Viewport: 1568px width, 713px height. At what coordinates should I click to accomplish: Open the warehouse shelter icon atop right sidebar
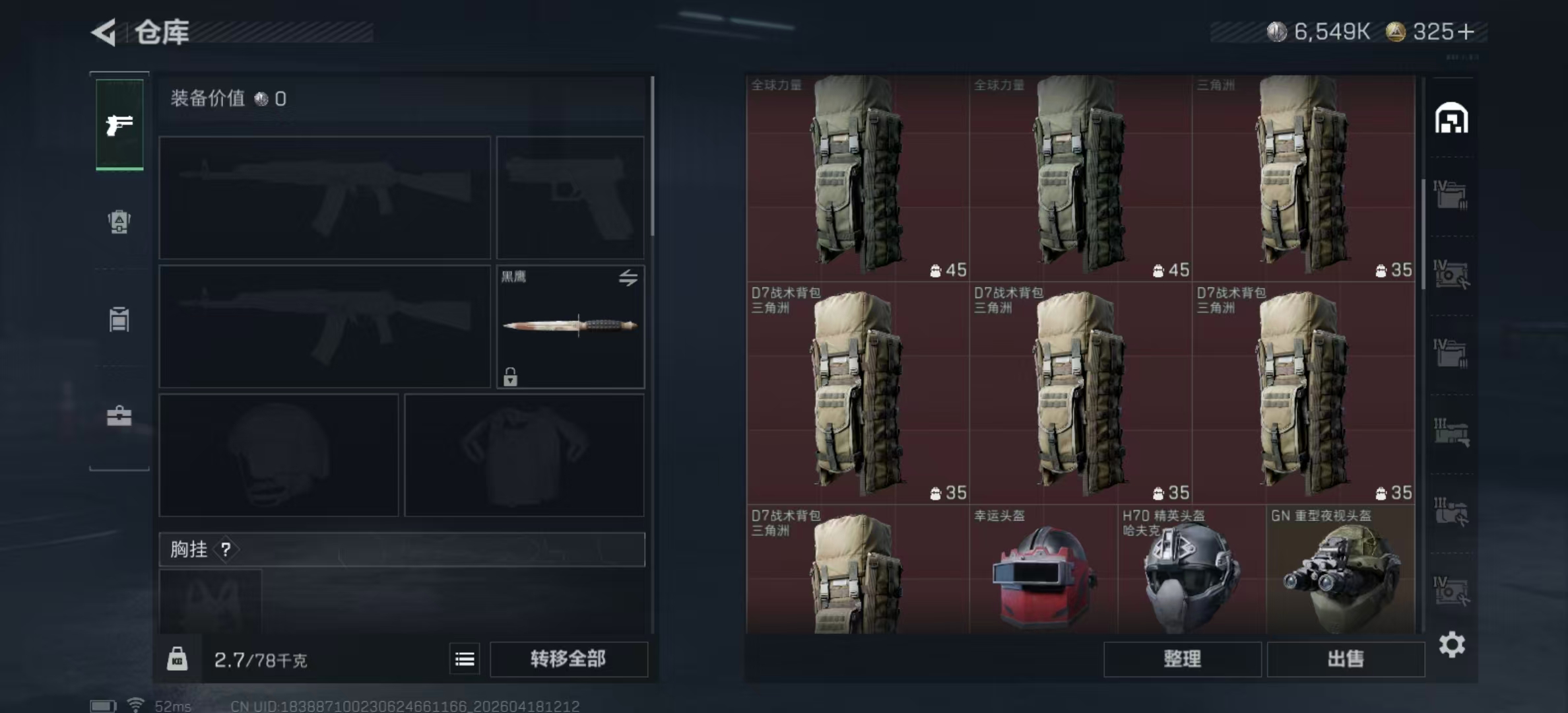click(x=1450, y=117)
